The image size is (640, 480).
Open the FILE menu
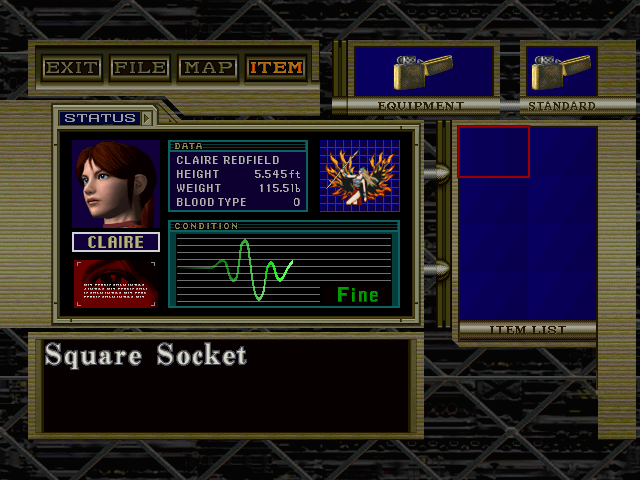[140, 68]
